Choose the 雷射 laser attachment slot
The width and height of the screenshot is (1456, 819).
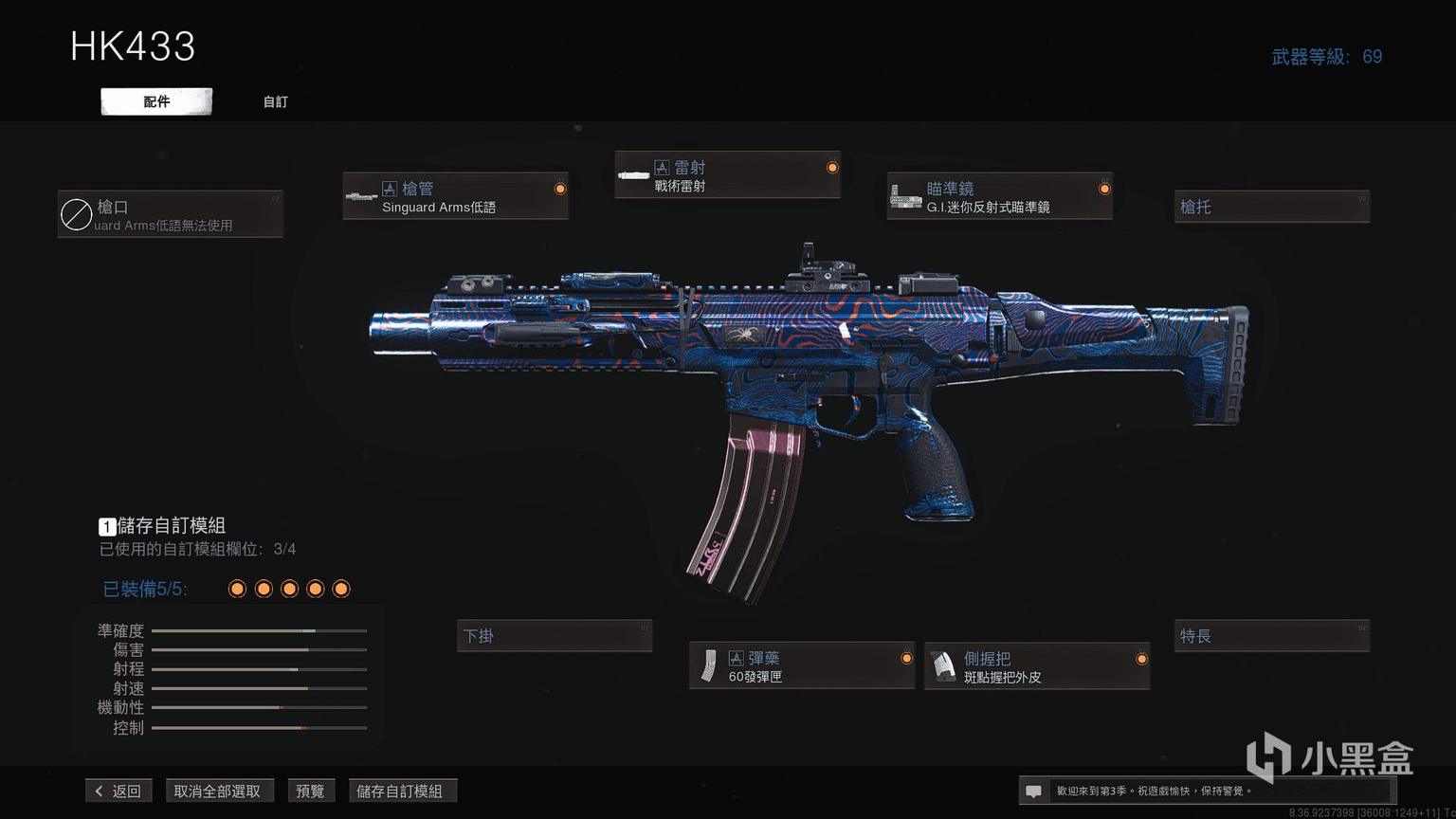(727, 175)
